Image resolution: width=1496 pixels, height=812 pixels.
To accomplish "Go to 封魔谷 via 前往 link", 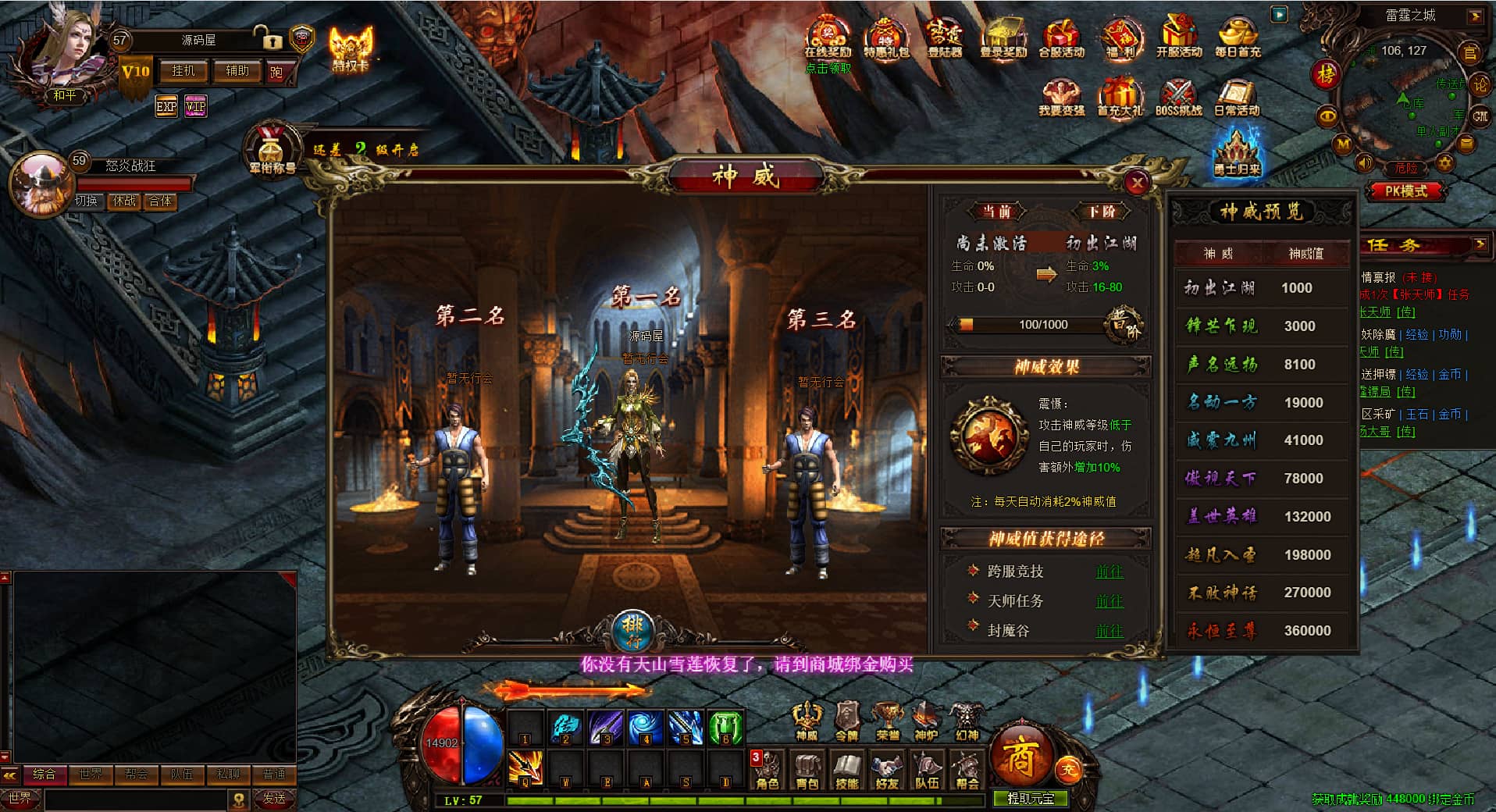I will 1109,630.
